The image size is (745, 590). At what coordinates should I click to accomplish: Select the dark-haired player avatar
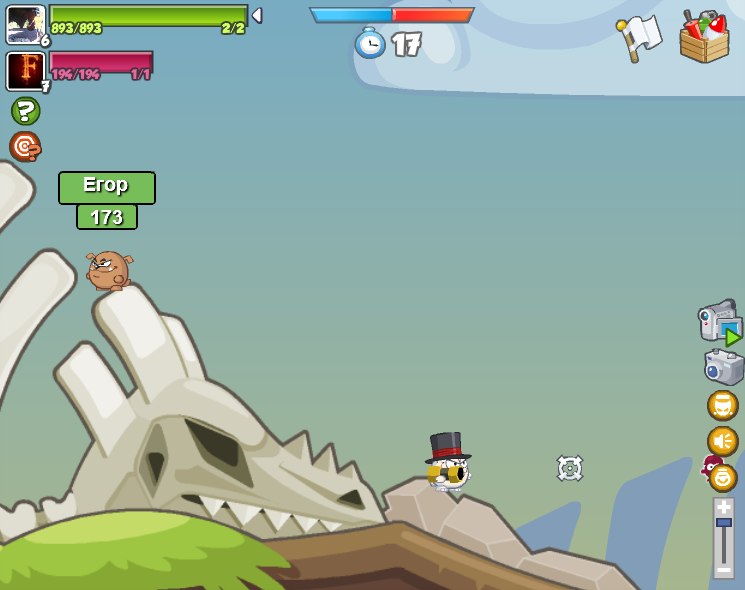pyautogui.click(x=25, y=24)
